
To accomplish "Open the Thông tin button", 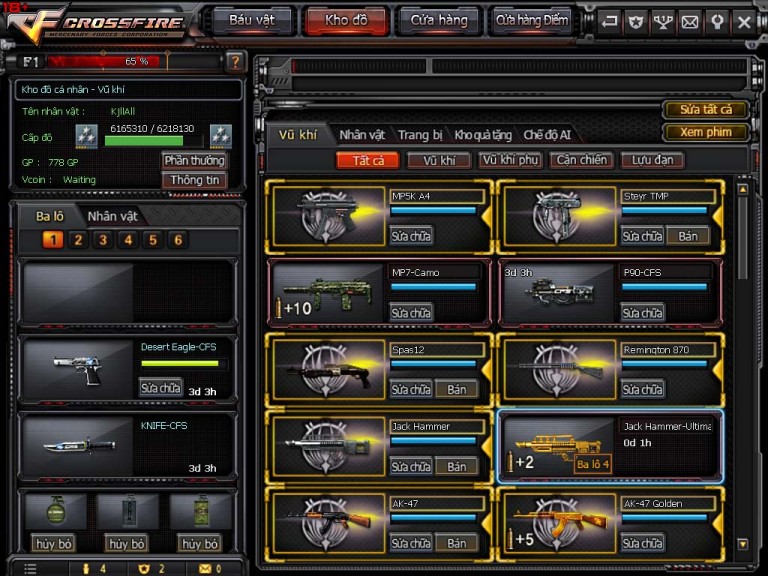I will [x=194, y=180].
